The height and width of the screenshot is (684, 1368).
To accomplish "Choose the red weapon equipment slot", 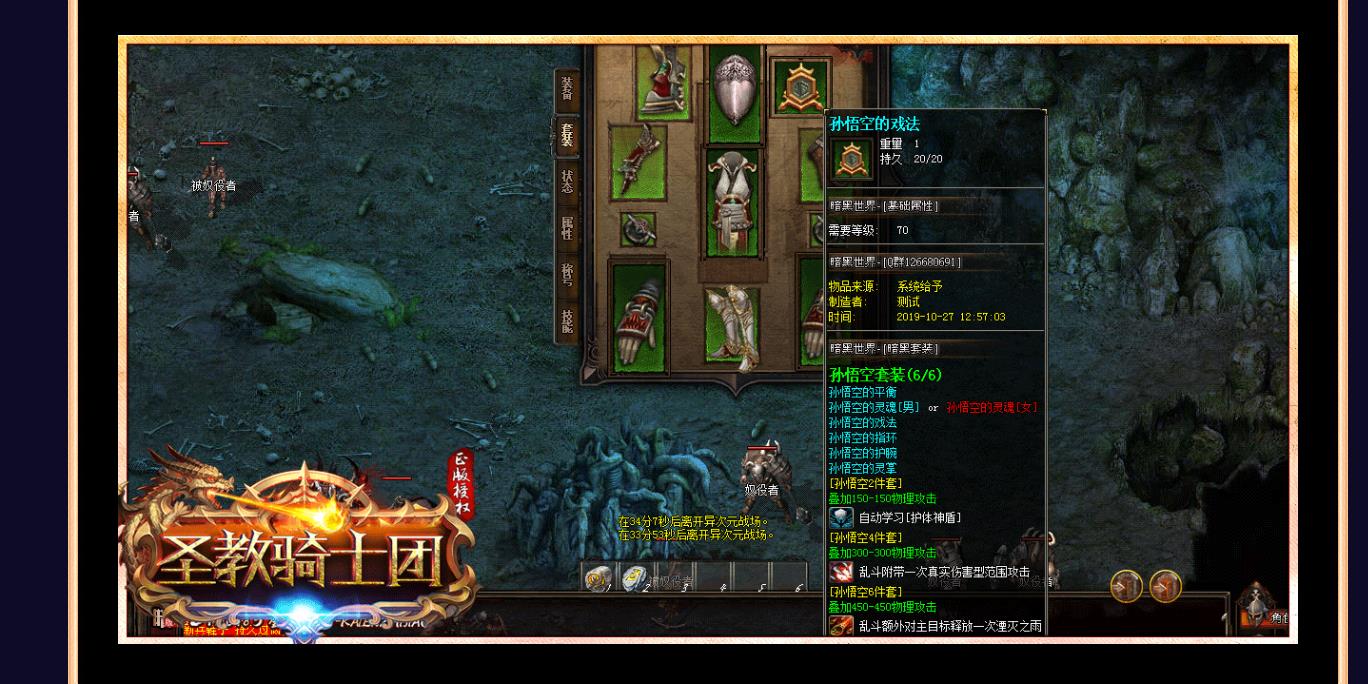I will (x=638, y=160).
